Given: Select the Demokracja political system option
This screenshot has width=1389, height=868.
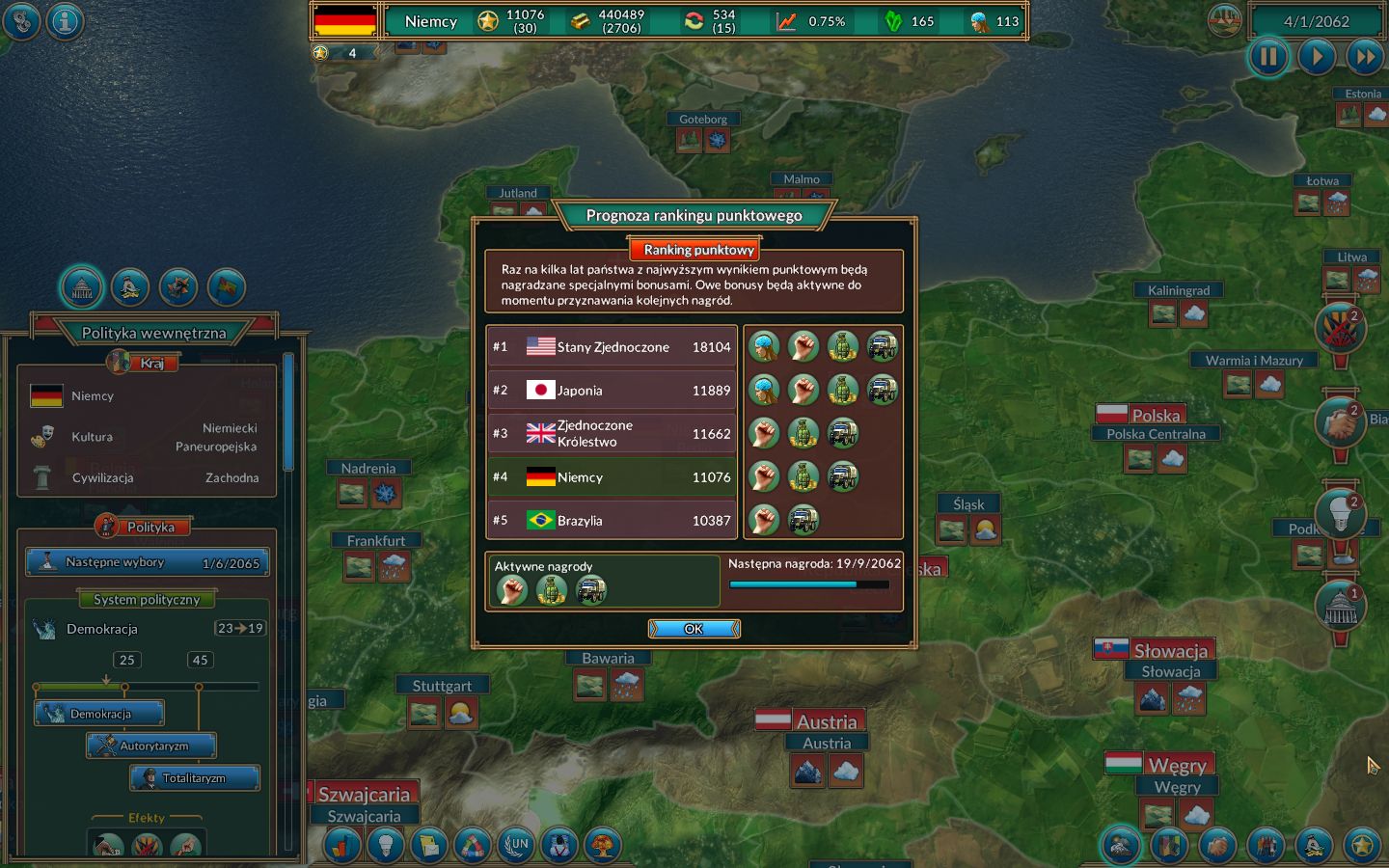Looking at the screenshot, I should point(99,713).
